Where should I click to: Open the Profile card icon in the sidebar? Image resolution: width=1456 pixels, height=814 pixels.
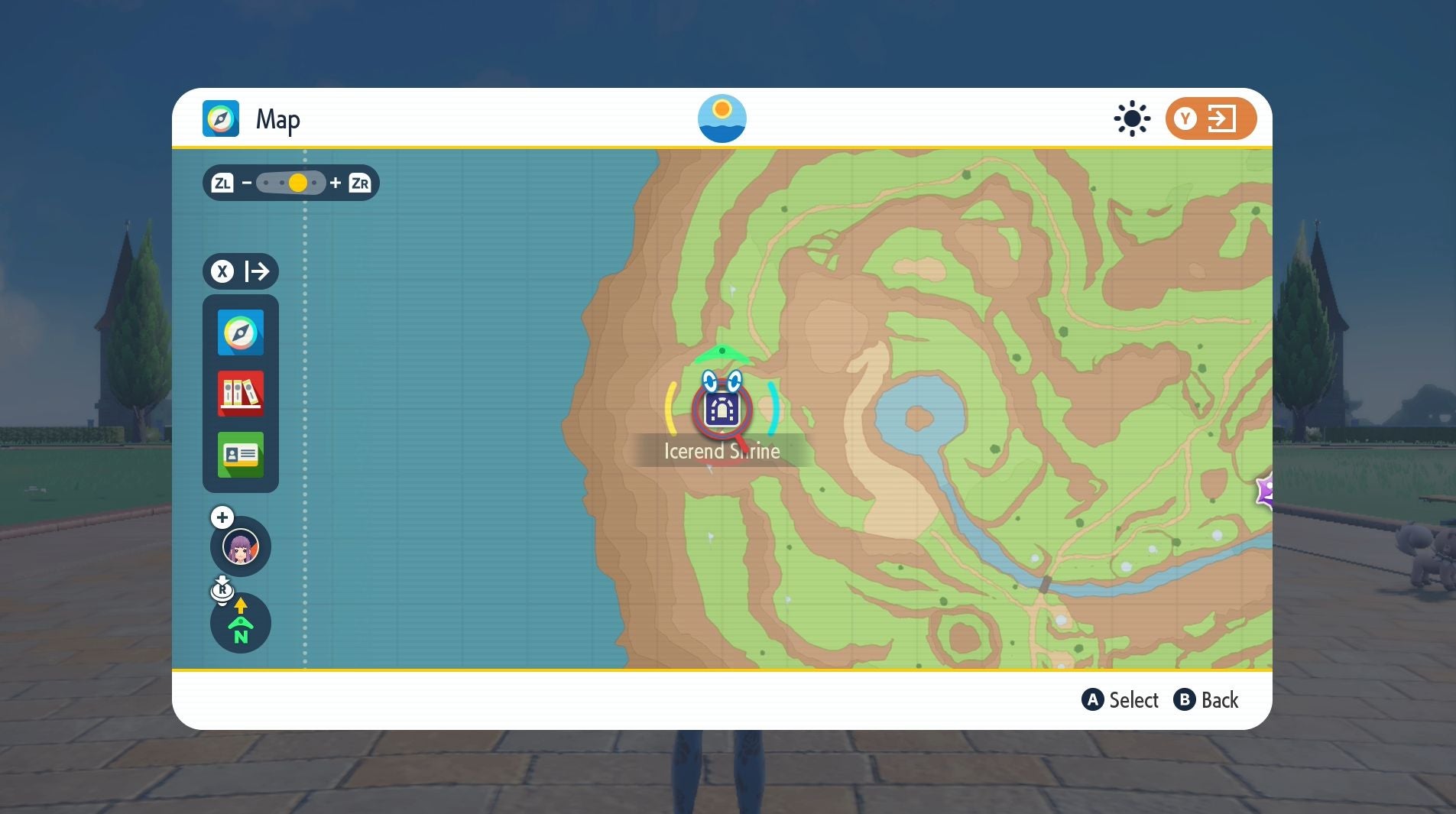[x=240, y=455]
